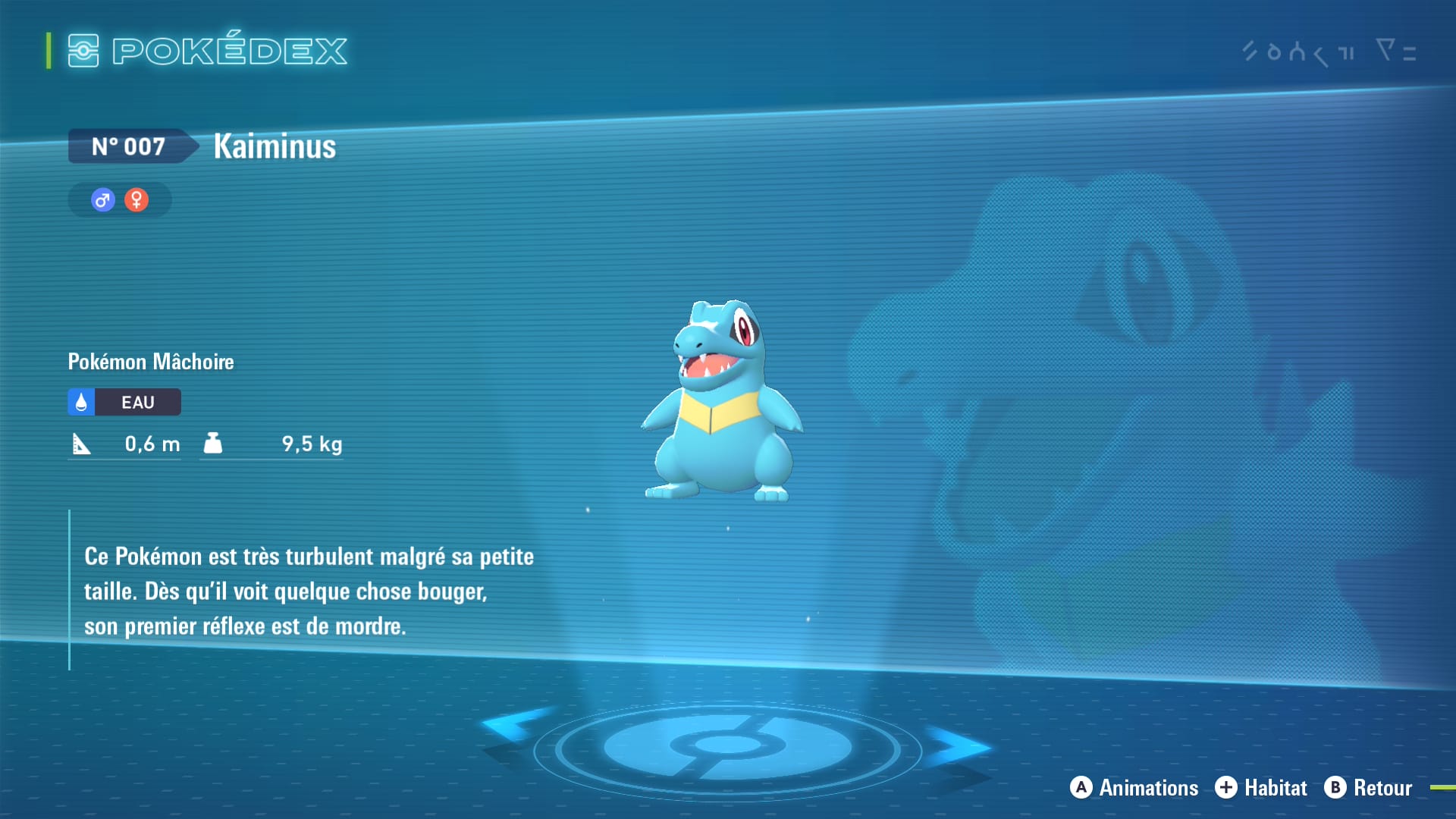The image size is (1456, 819).
Task: Select the male gender symbol
Action: 103,200
